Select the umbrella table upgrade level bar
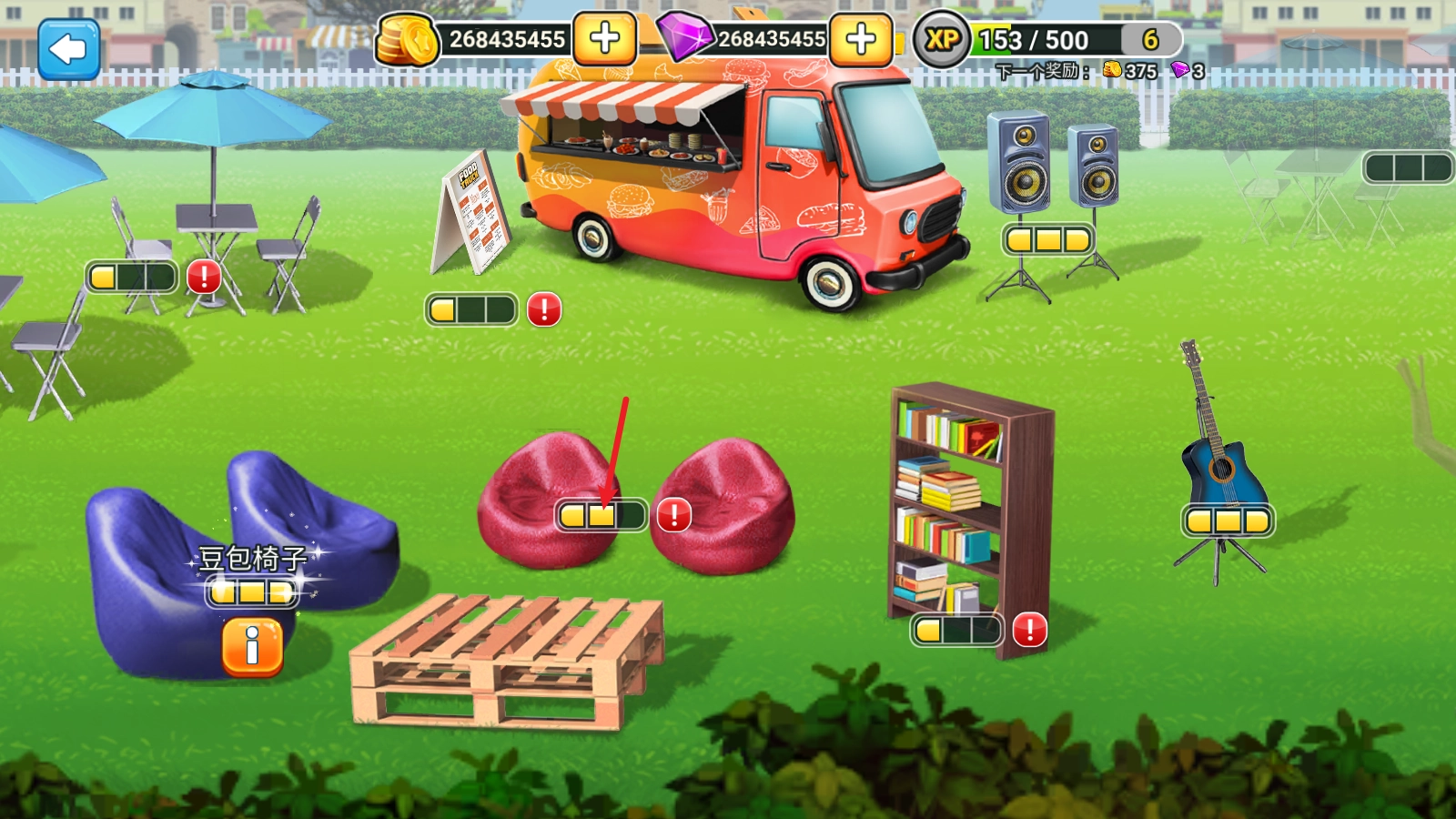Image resolution: width=1456 pixels, height=819 pixels. coord(131,277)
